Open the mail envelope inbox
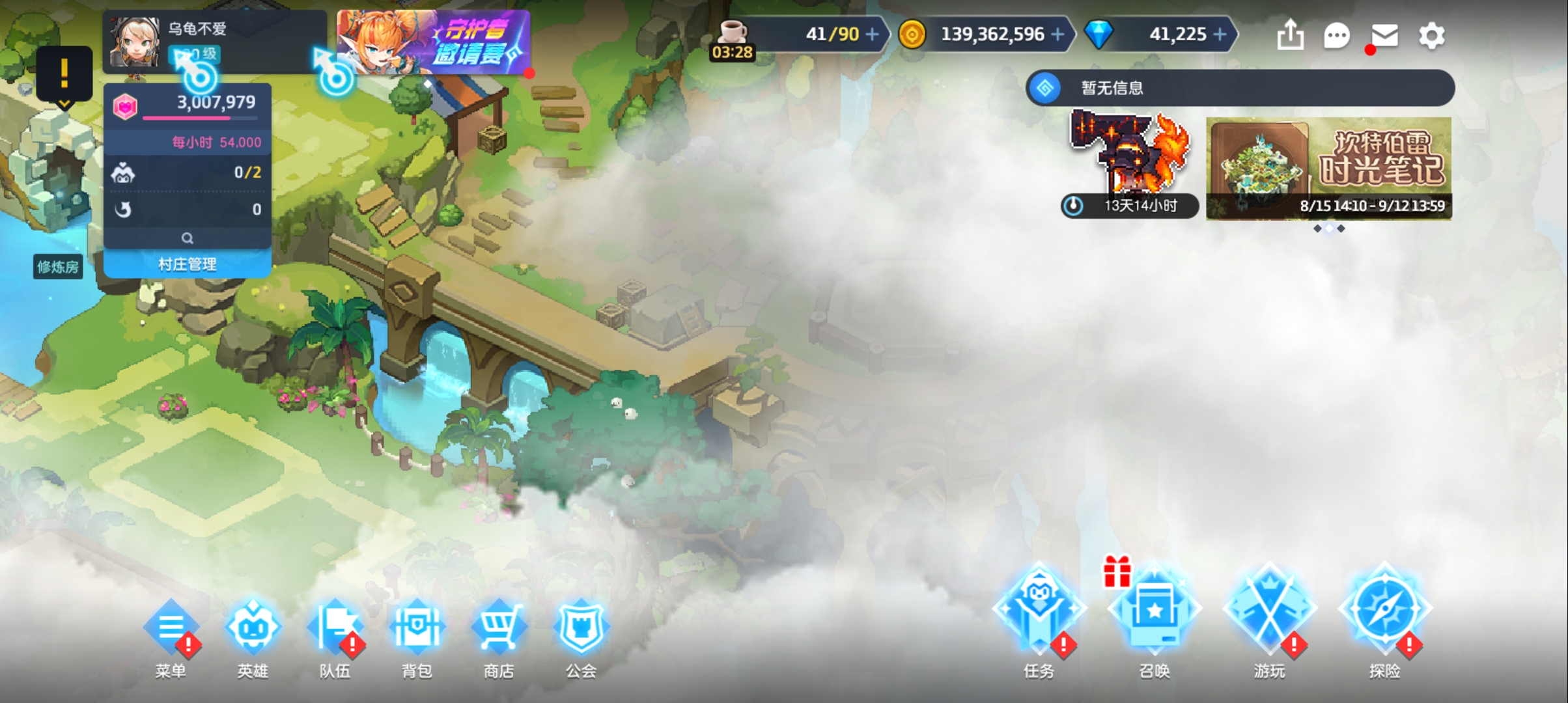Screen dimensions: 1568x703 coord(1384,35)
